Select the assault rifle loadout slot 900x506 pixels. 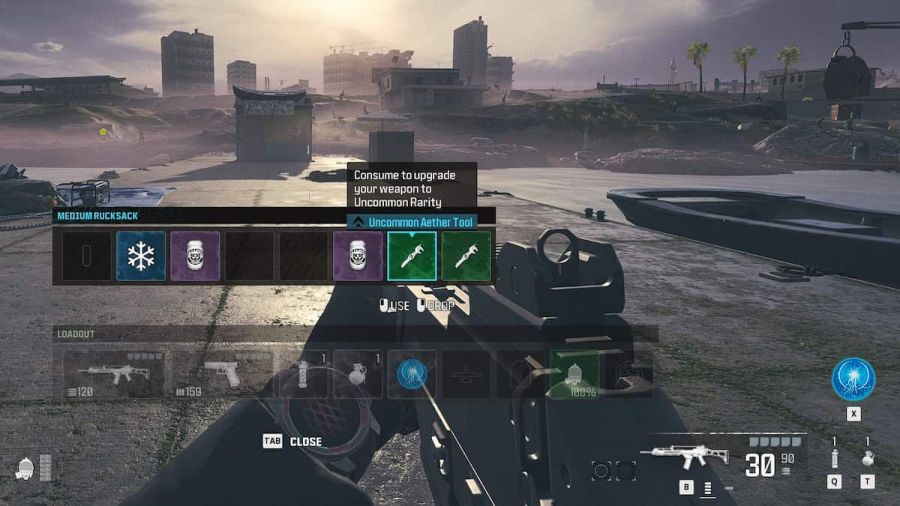coord(113,374)
